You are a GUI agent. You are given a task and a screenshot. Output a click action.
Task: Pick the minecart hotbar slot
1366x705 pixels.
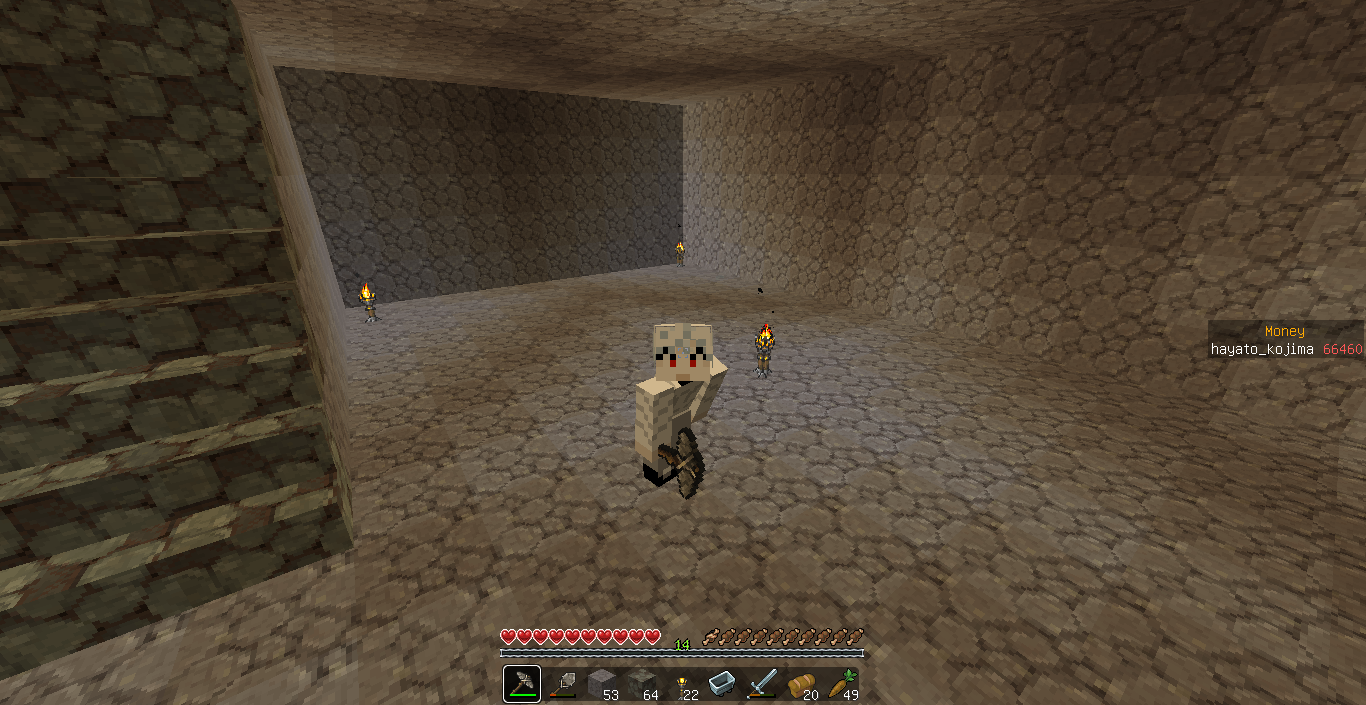coord(721,684)
